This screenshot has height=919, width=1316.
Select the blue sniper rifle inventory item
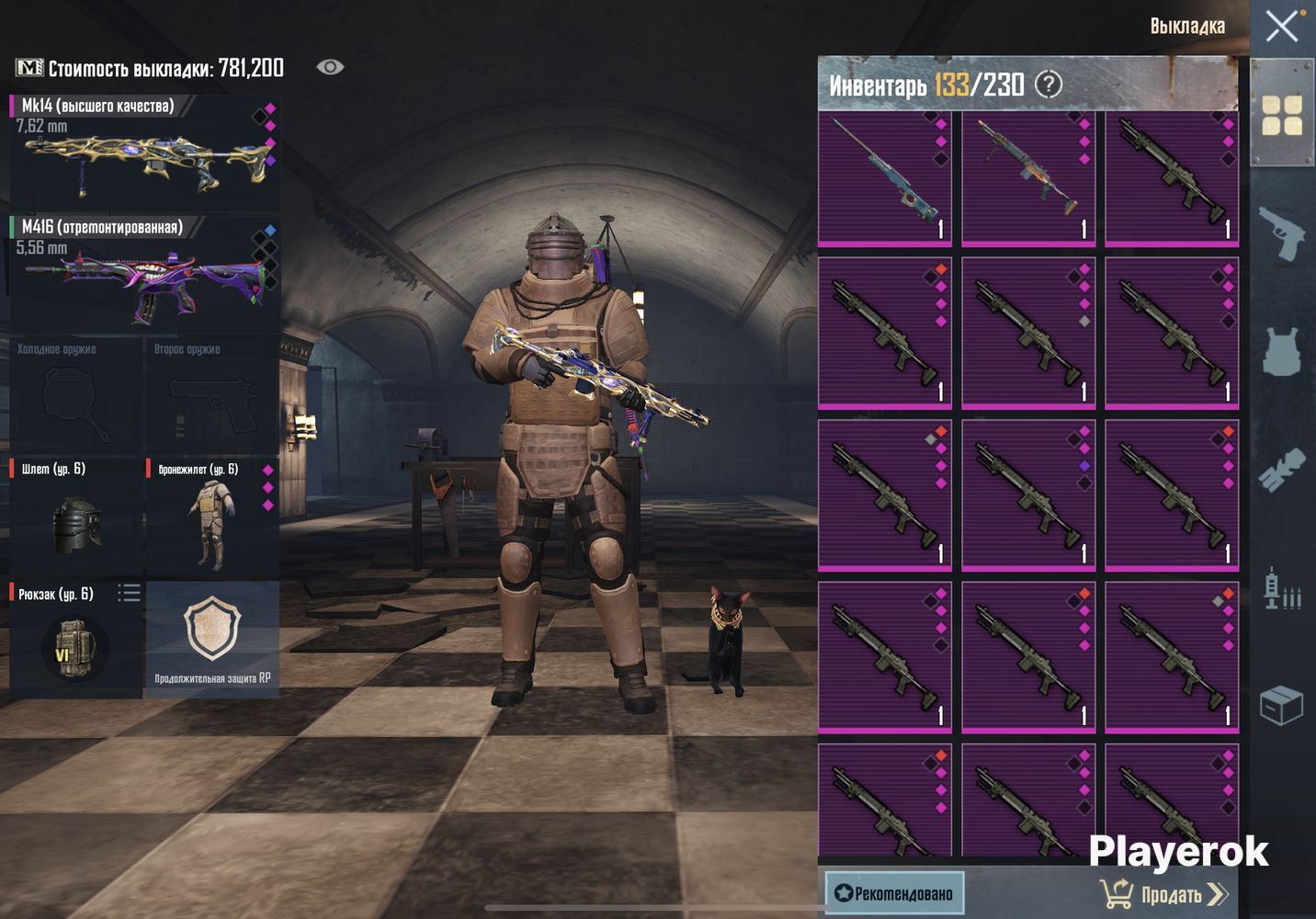pos(885,178)
